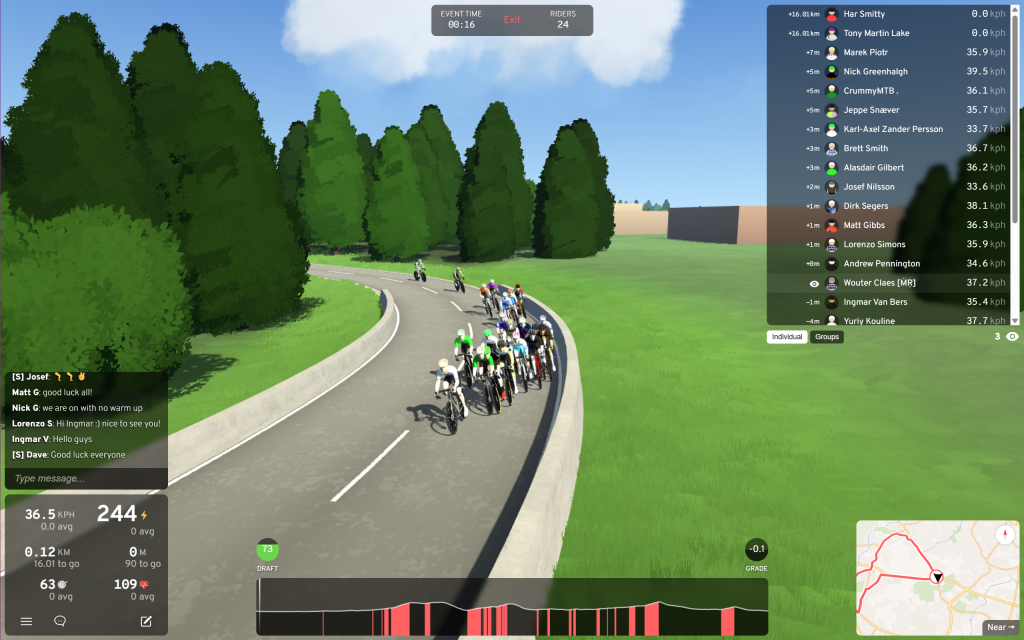The height and width of the screenshot is (640, 1024).
Task: Open the edit pencil icon
Action: [x=146, y=621]
